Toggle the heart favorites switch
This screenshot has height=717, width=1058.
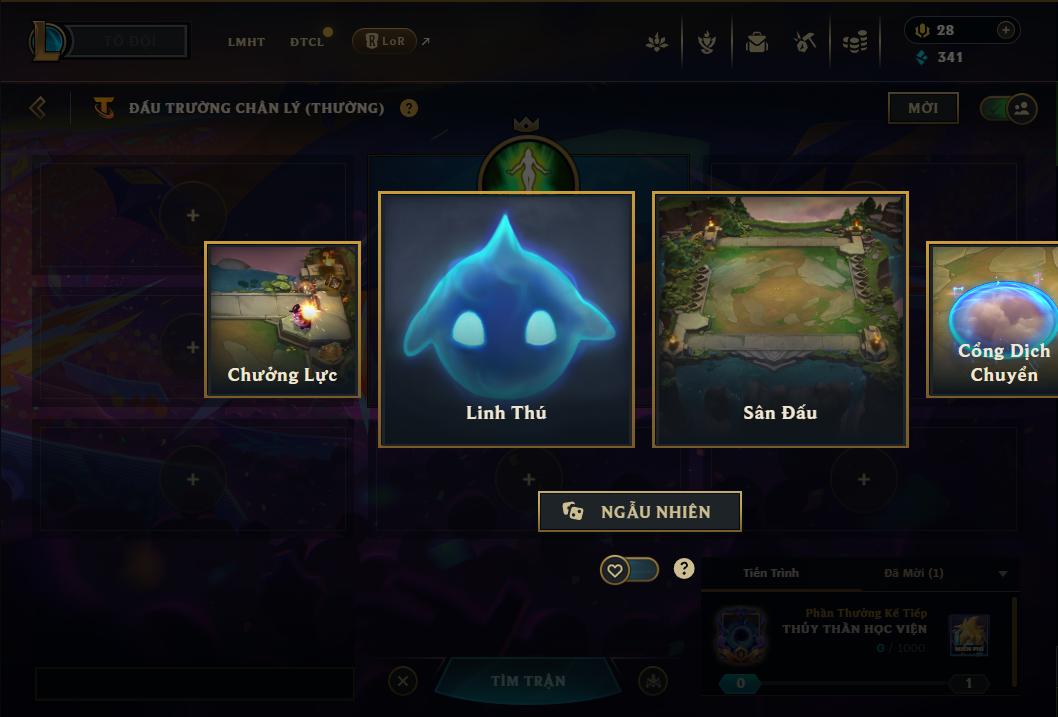[x=629, y=570]
